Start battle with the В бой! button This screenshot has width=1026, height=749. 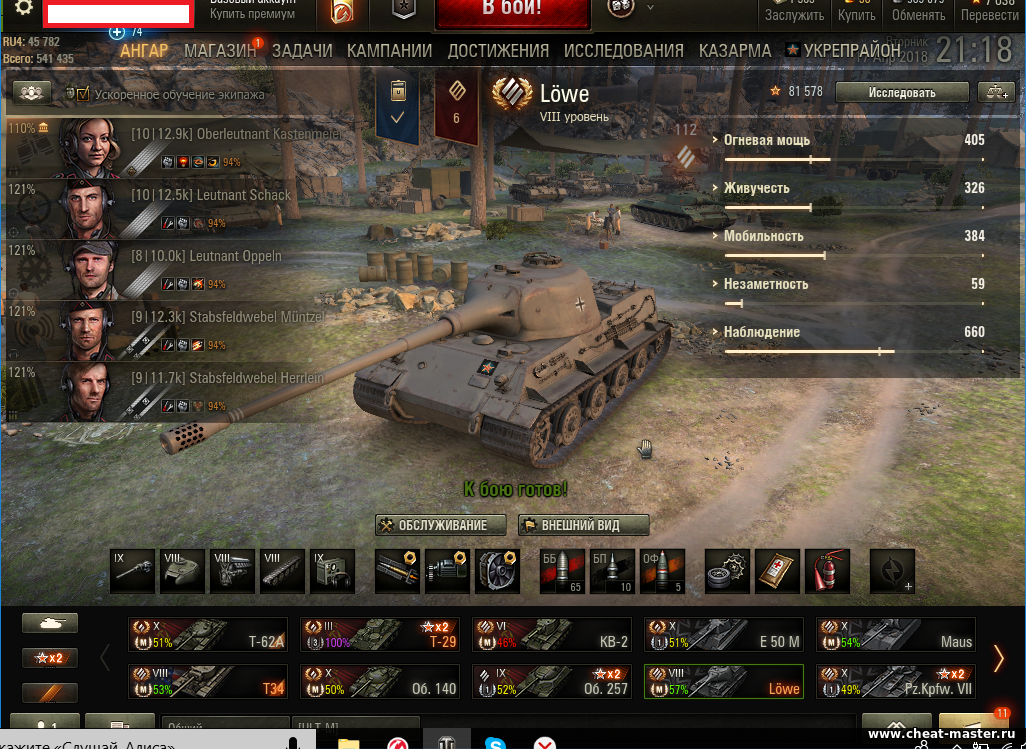(x=511, y=11)
